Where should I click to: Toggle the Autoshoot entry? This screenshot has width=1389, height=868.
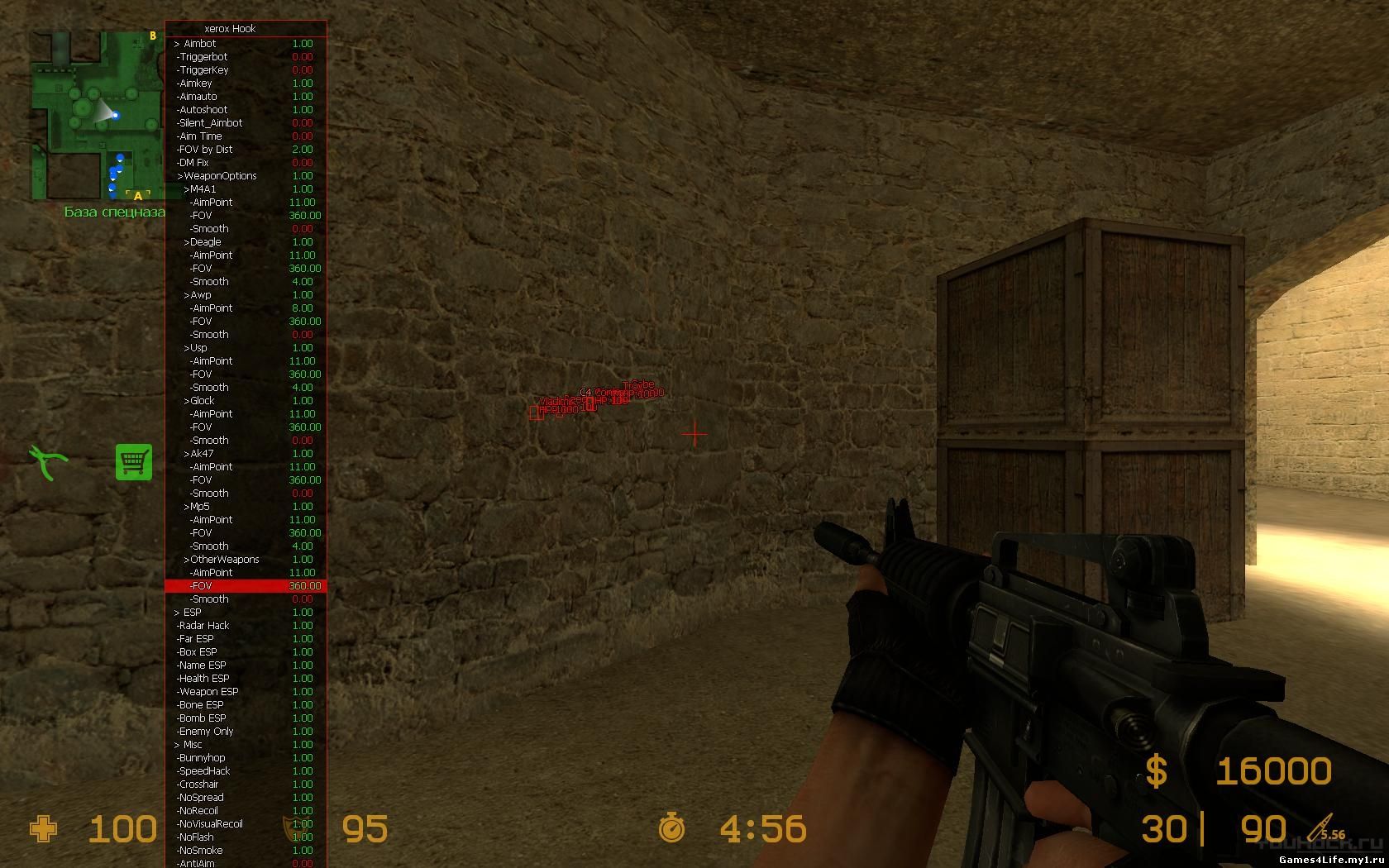203,110
